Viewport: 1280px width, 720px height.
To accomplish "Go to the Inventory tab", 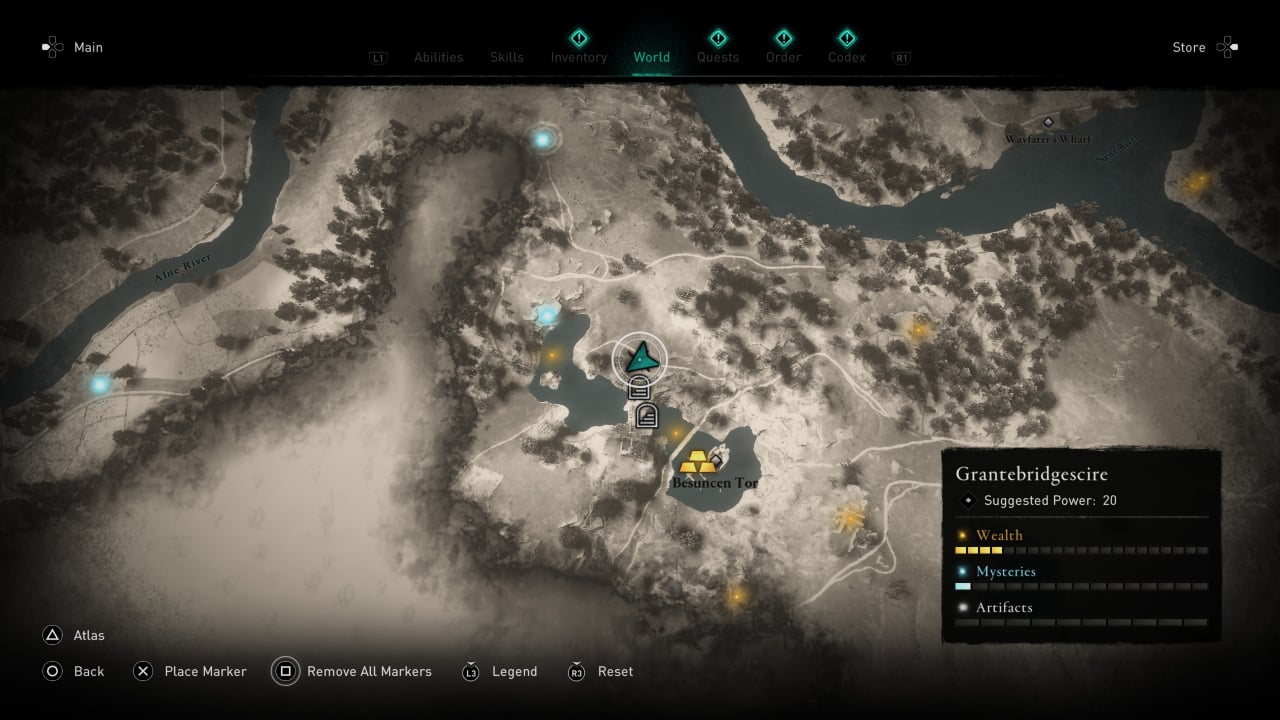I will [578, 57].
